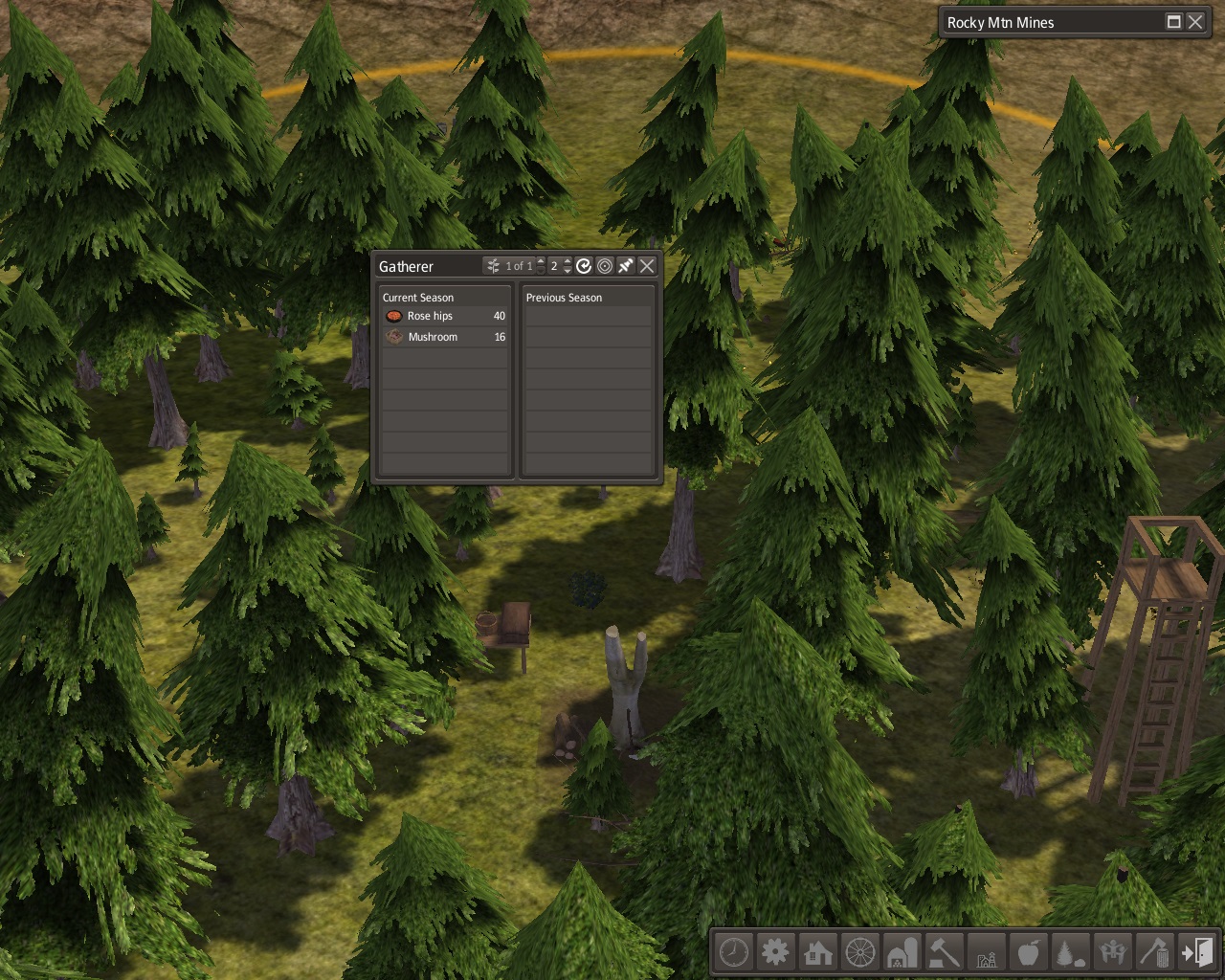Open the apple food production menu

tap(1029, 953)
